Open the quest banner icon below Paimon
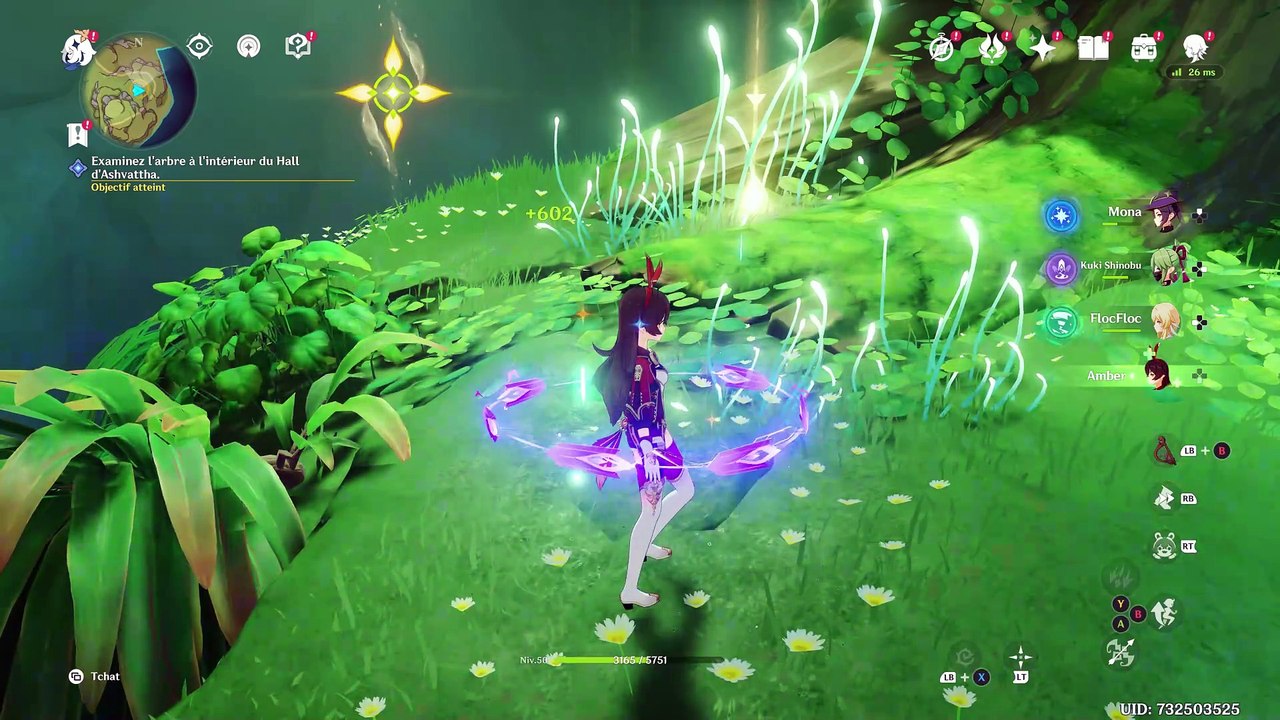Viewport: 1280px width, 720px height. point(77,133)
